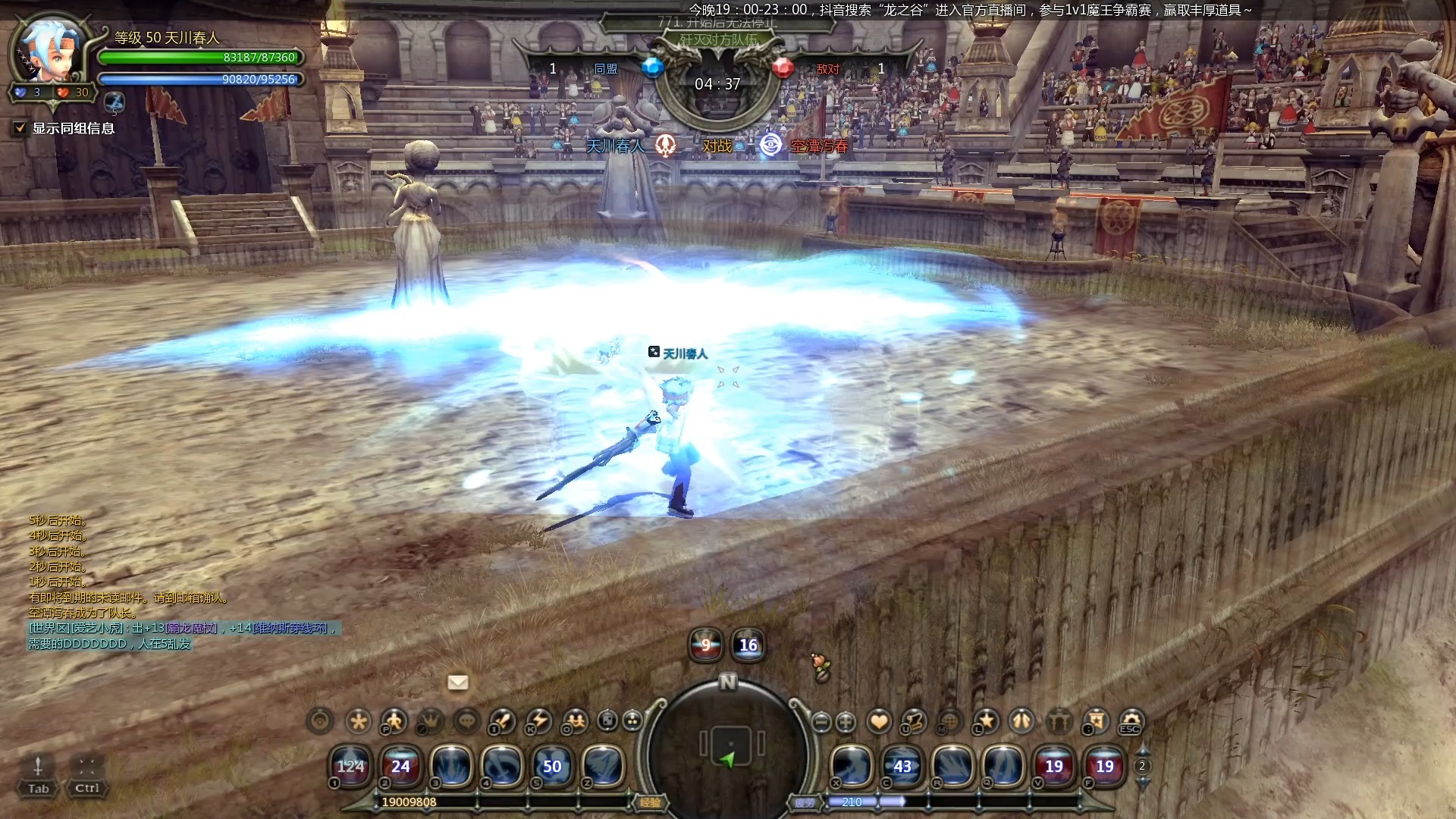Activate the skill slot on cooldown 43
This screenshot has width=1456, height=819.
tap(902, 767)
